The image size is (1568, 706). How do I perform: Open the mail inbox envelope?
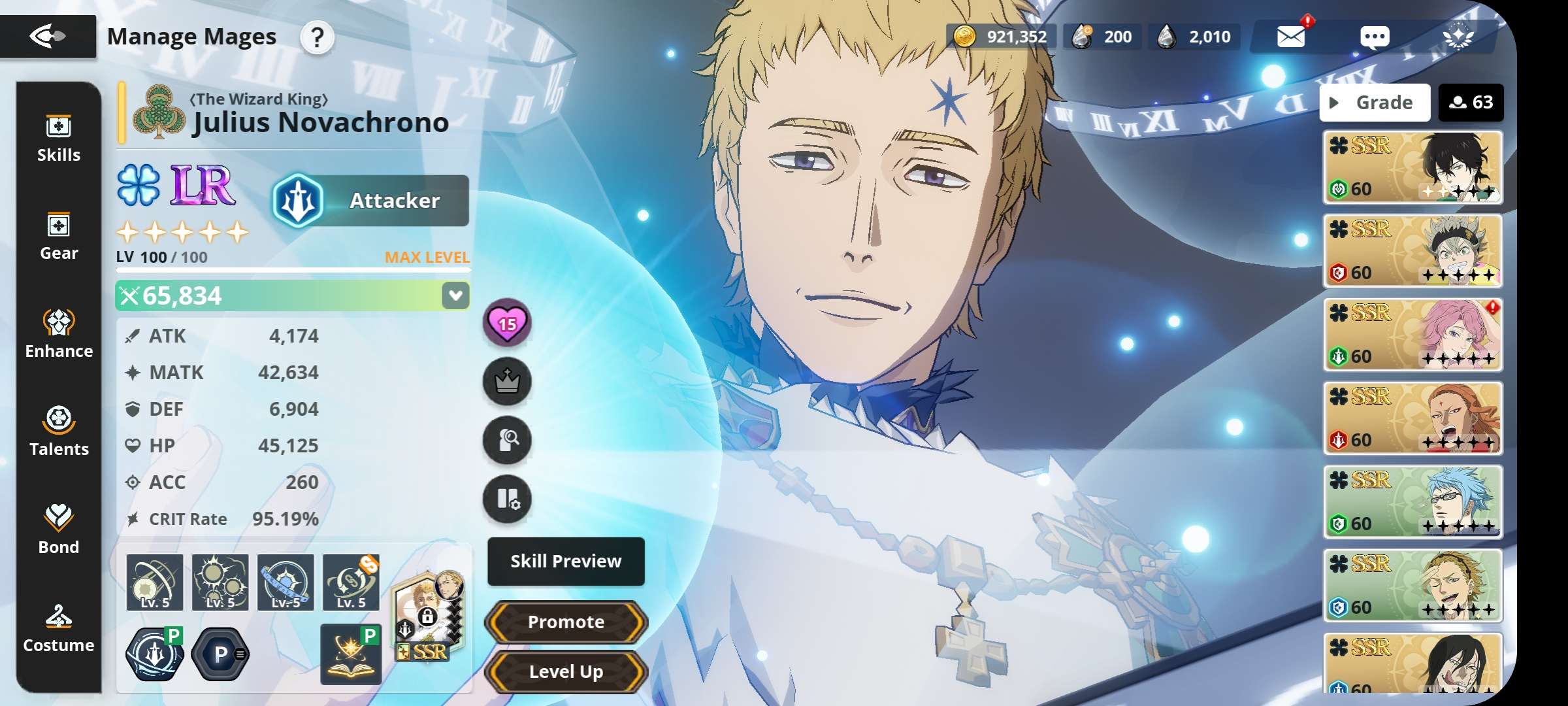click(x=1291, y=37)
